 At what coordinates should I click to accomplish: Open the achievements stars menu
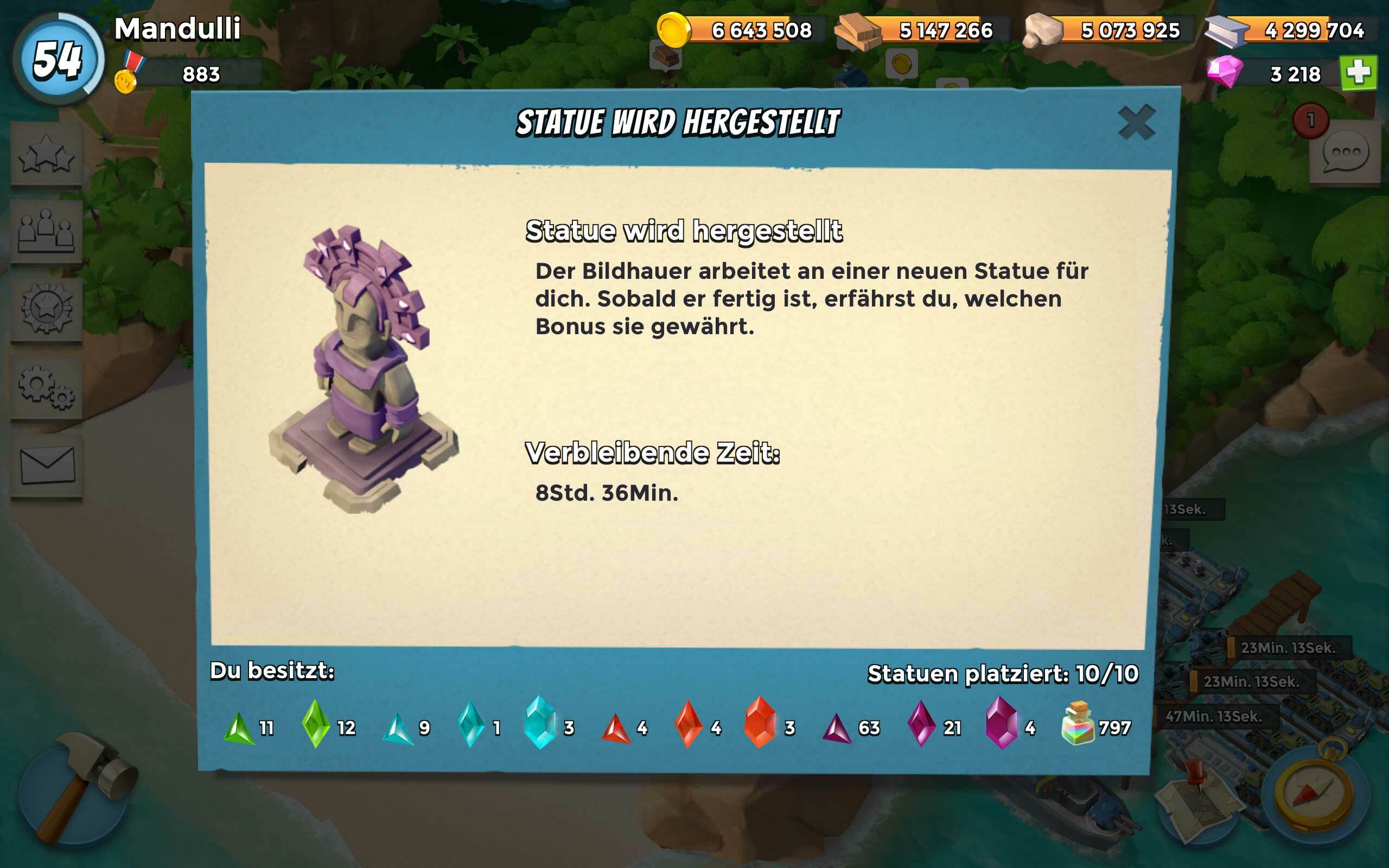coord(47,155)
